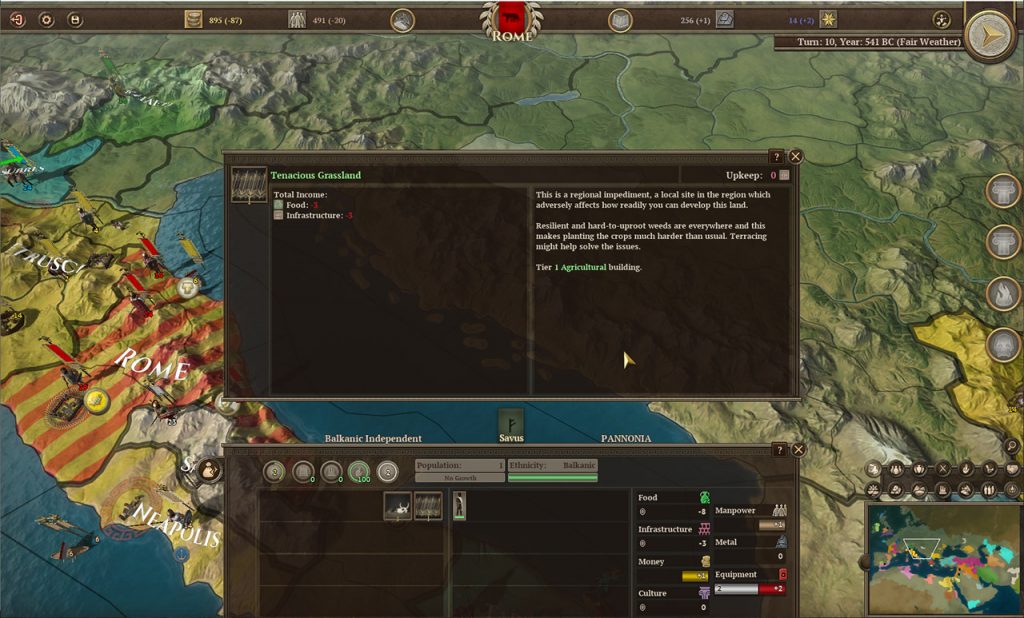Select the Tenacious Grassland building tile

(428, 506)
